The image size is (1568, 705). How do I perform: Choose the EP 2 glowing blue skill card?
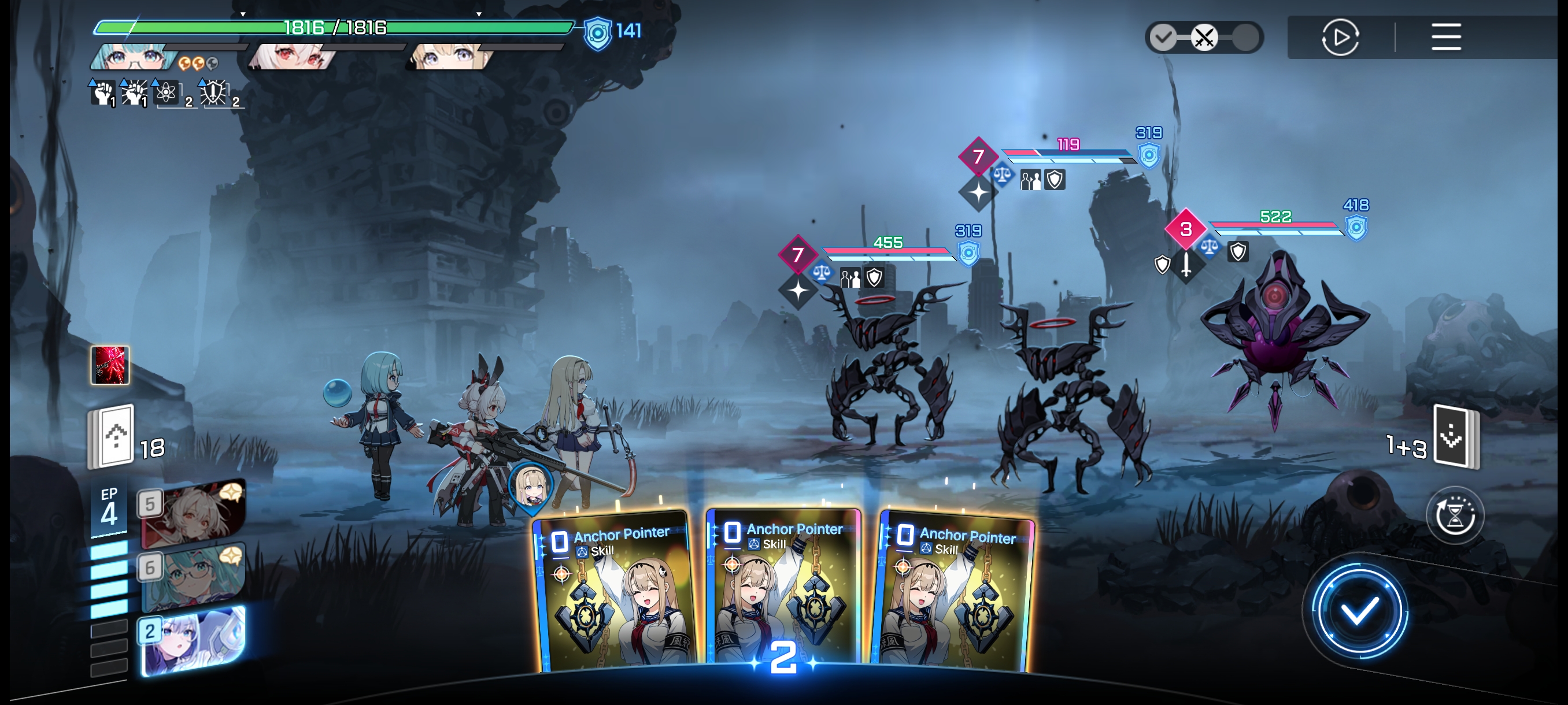194,640
